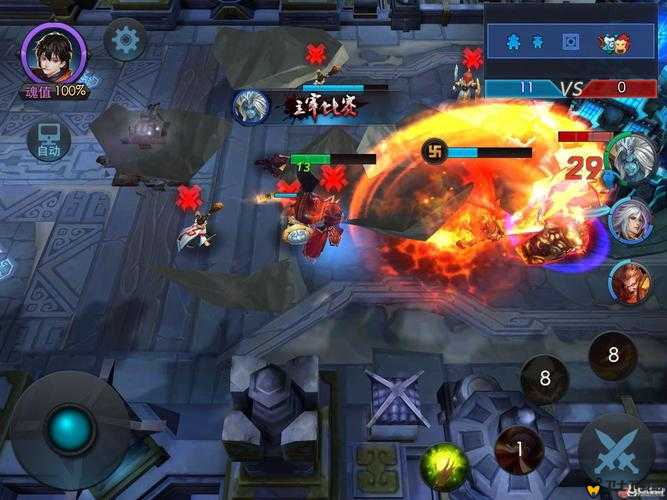The width and height of the screenshot is (667, 500).
Task: Open the gear settings menu
Action: click(125, 41)
